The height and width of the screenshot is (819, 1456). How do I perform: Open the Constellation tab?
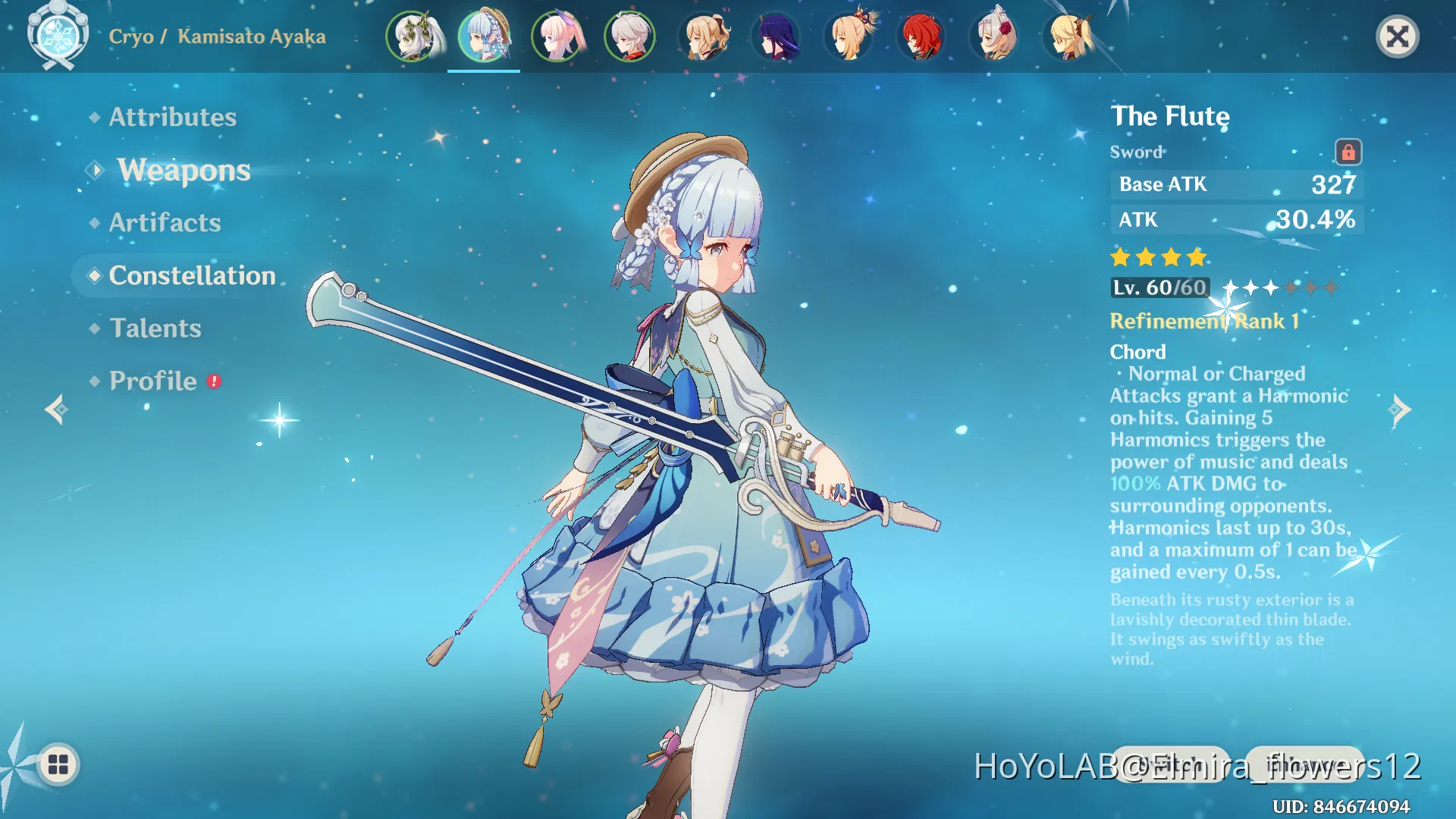193,275
